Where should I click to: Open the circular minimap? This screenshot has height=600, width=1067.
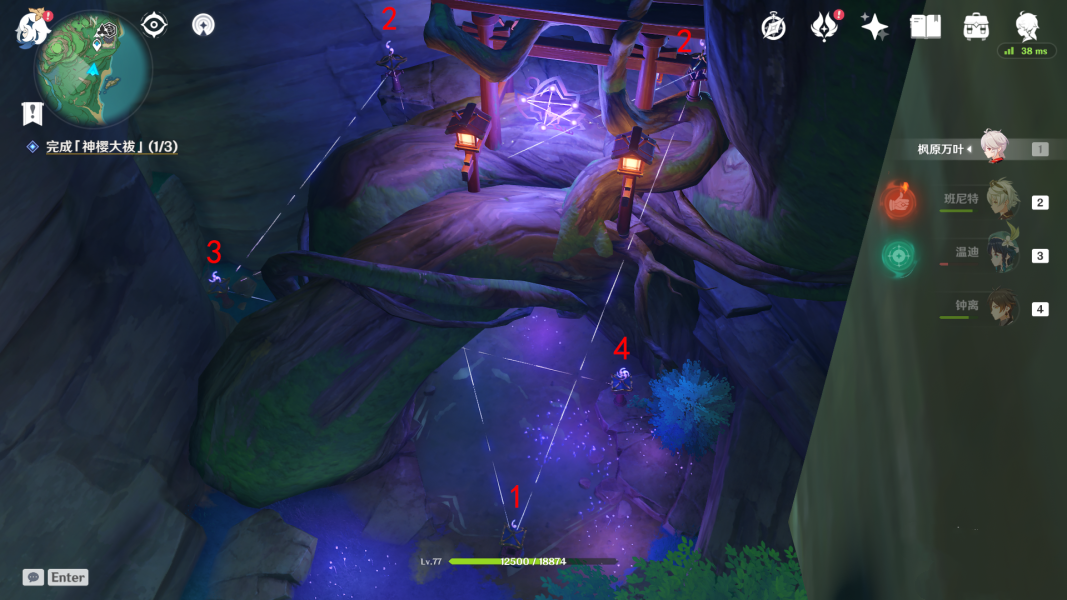click(93, 70)
